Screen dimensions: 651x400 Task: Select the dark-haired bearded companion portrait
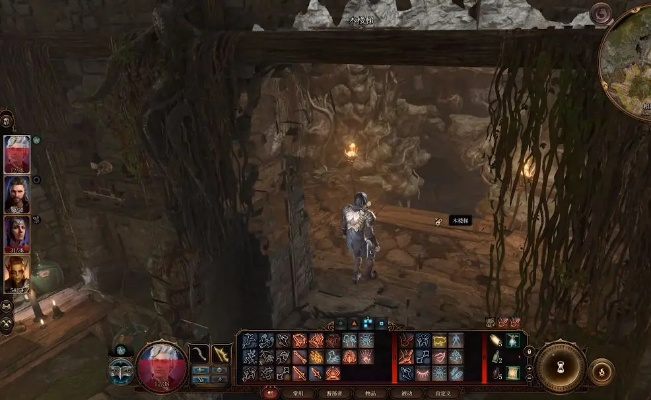(x=17, y=195)
